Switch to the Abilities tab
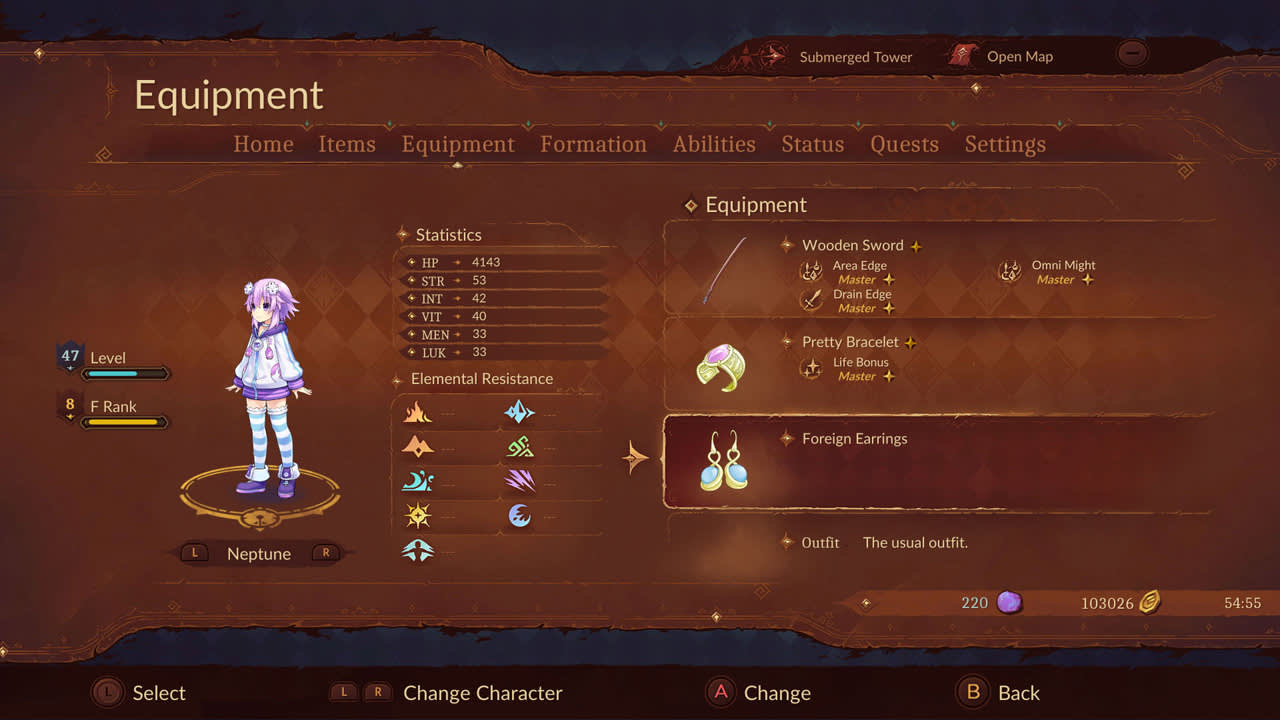This screenshot has height=720, width=1280. pos(714,144)
